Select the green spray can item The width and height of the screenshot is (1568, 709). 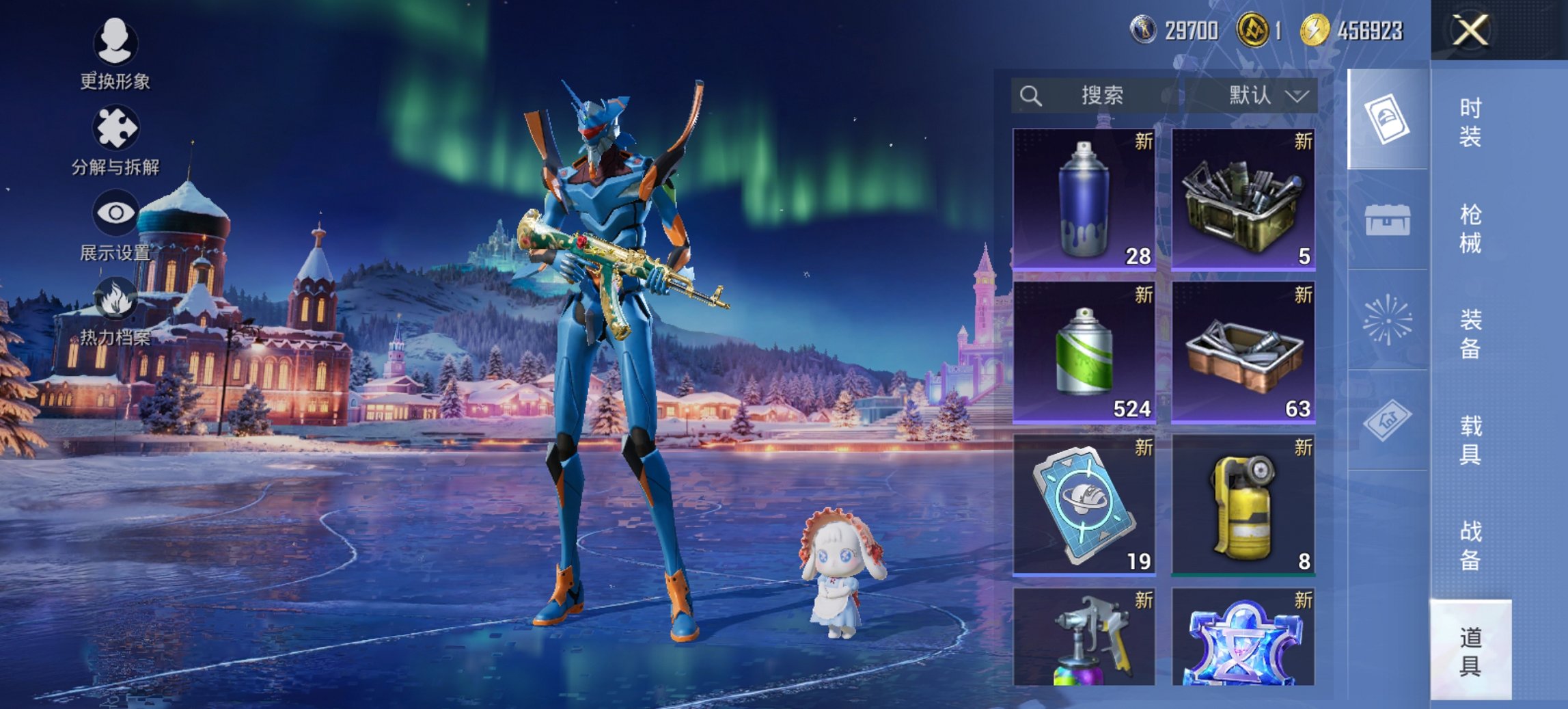tap(1084, 352)
